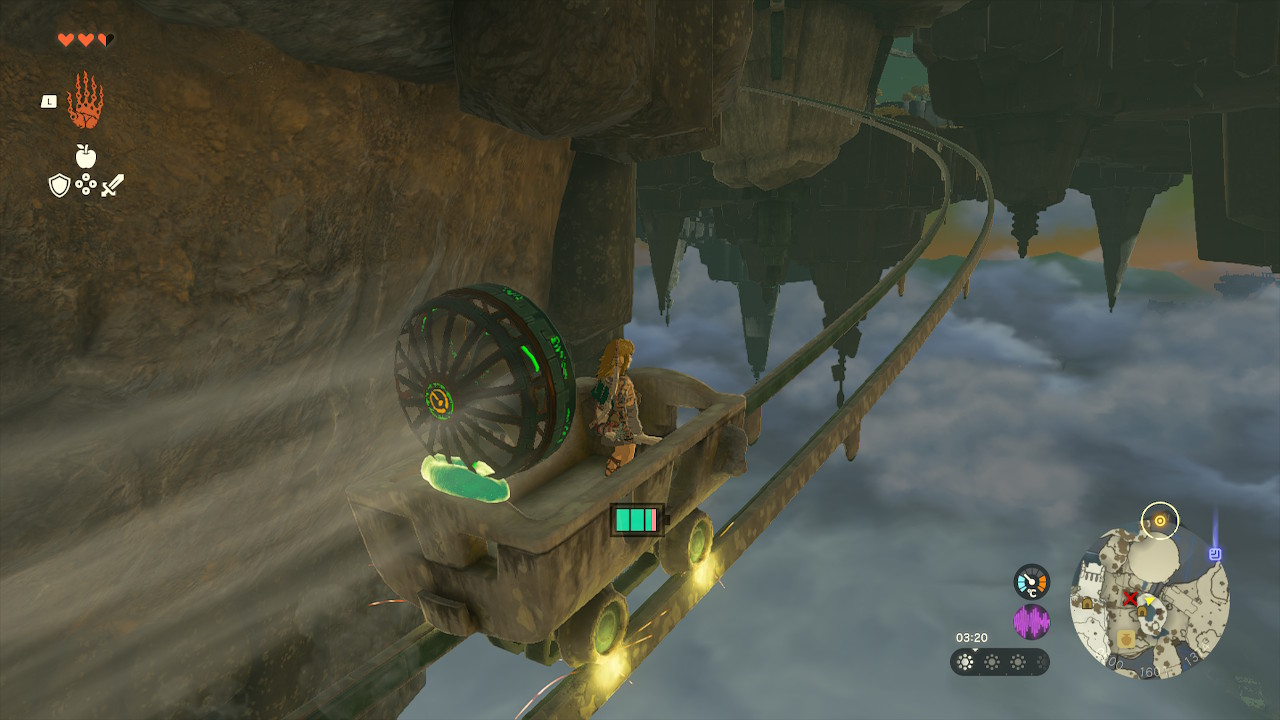Activate the orange hand ability icon

(x=85, y=101)
